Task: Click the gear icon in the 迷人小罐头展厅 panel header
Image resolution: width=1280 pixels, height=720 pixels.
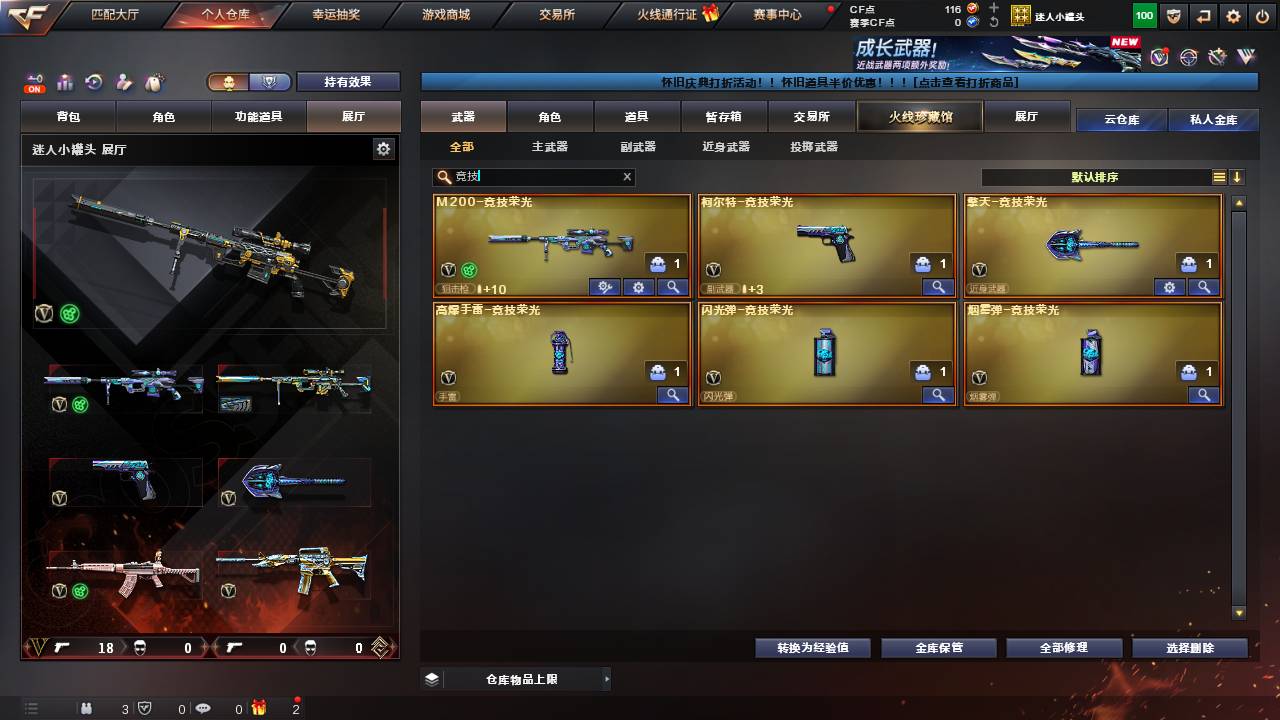Action: click(383, 147)
